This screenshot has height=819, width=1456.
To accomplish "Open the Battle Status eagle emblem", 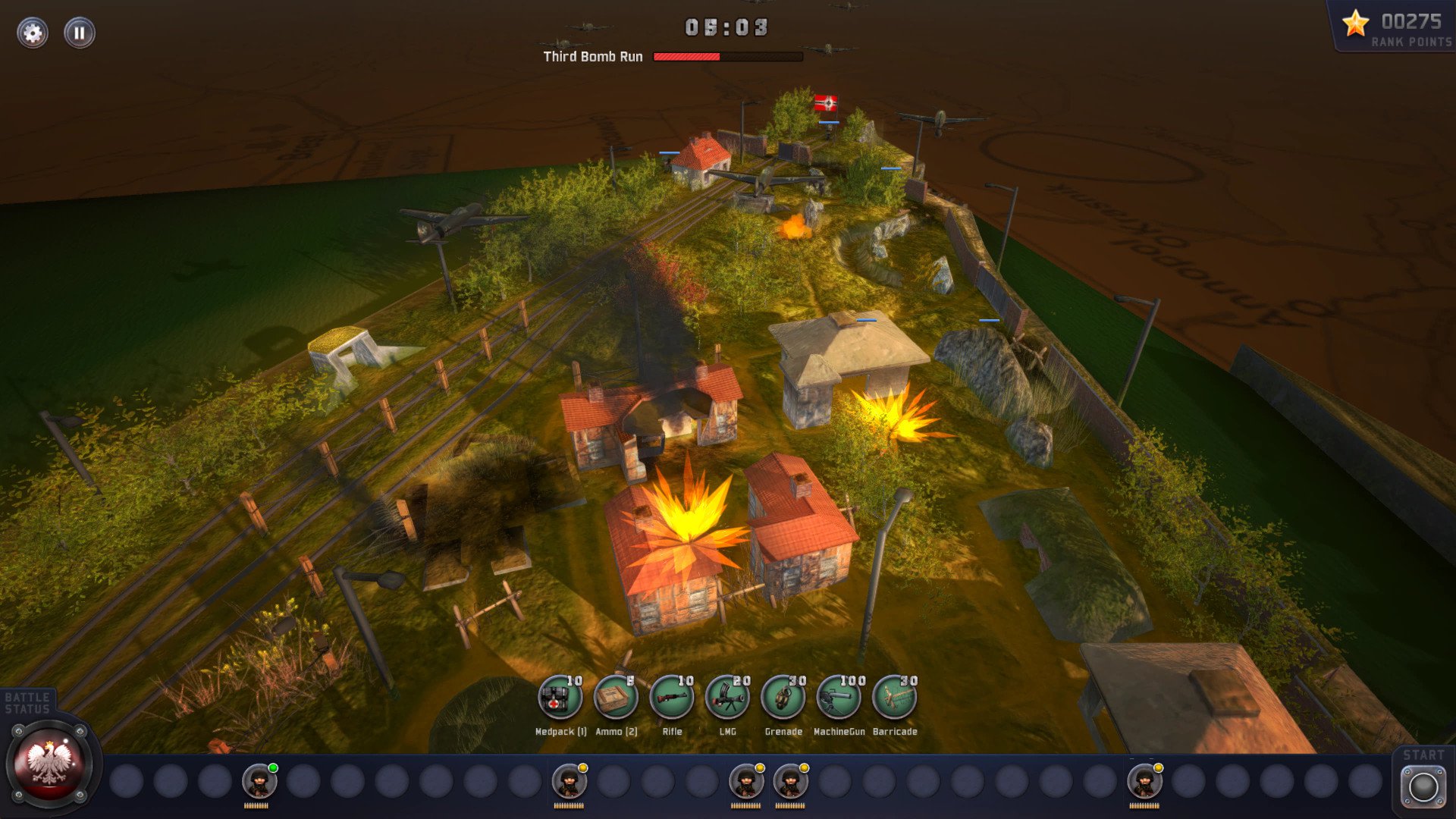I will pyautogui.click(x=49, y=764).
